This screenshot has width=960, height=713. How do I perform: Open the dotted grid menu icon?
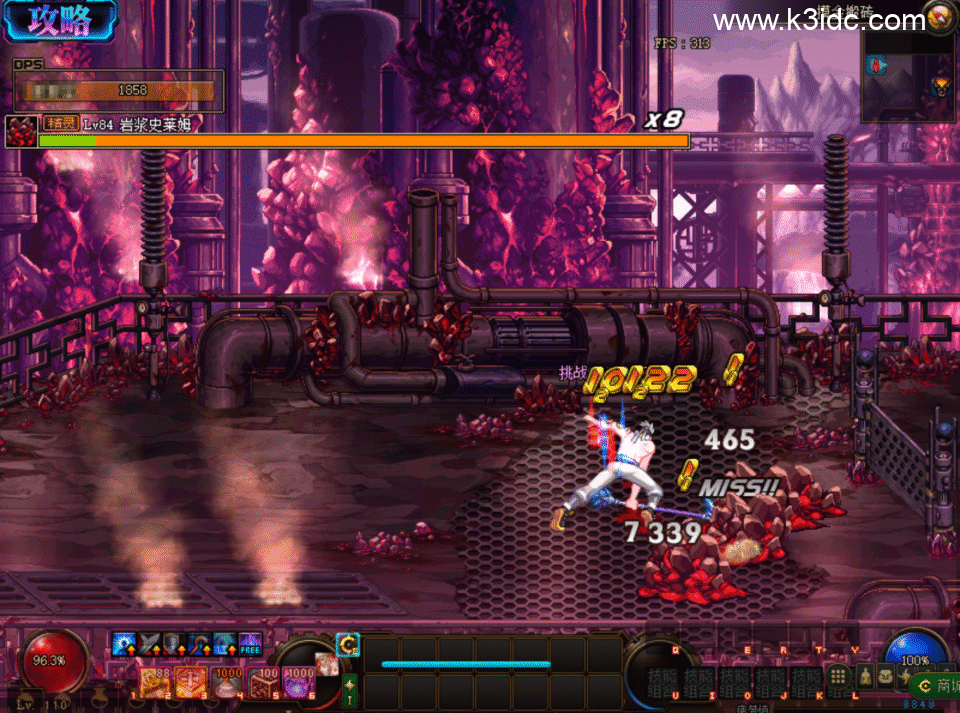839,677
